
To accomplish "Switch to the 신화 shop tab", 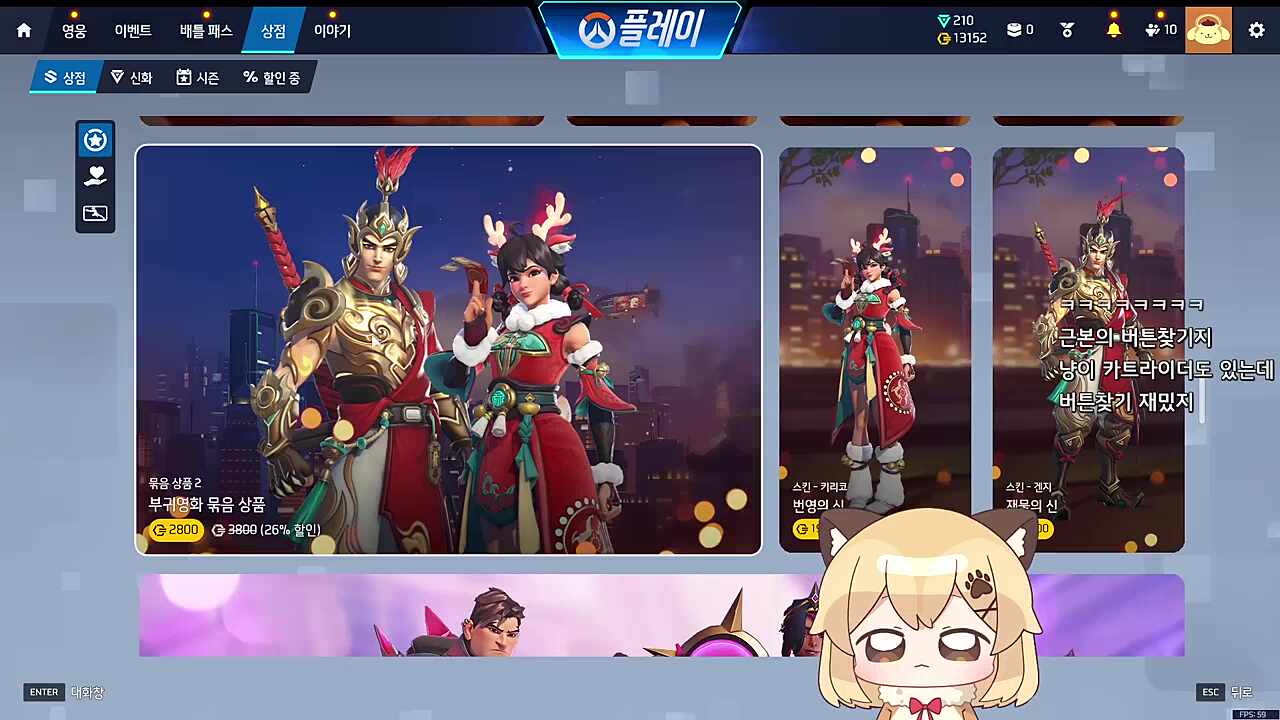I will [x=132, y=77].
